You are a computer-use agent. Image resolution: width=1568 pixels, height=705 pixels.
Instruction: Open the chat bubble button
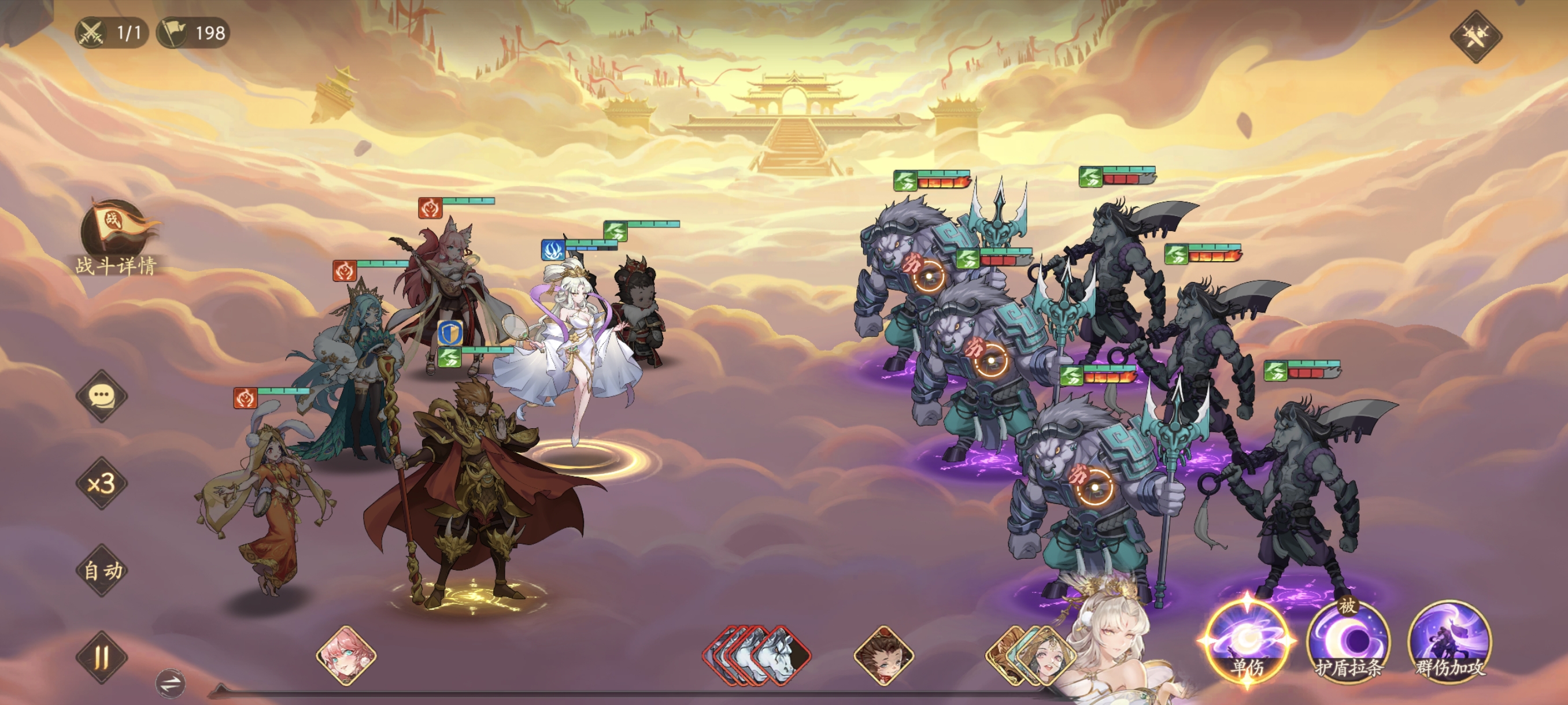pos(102,396)
